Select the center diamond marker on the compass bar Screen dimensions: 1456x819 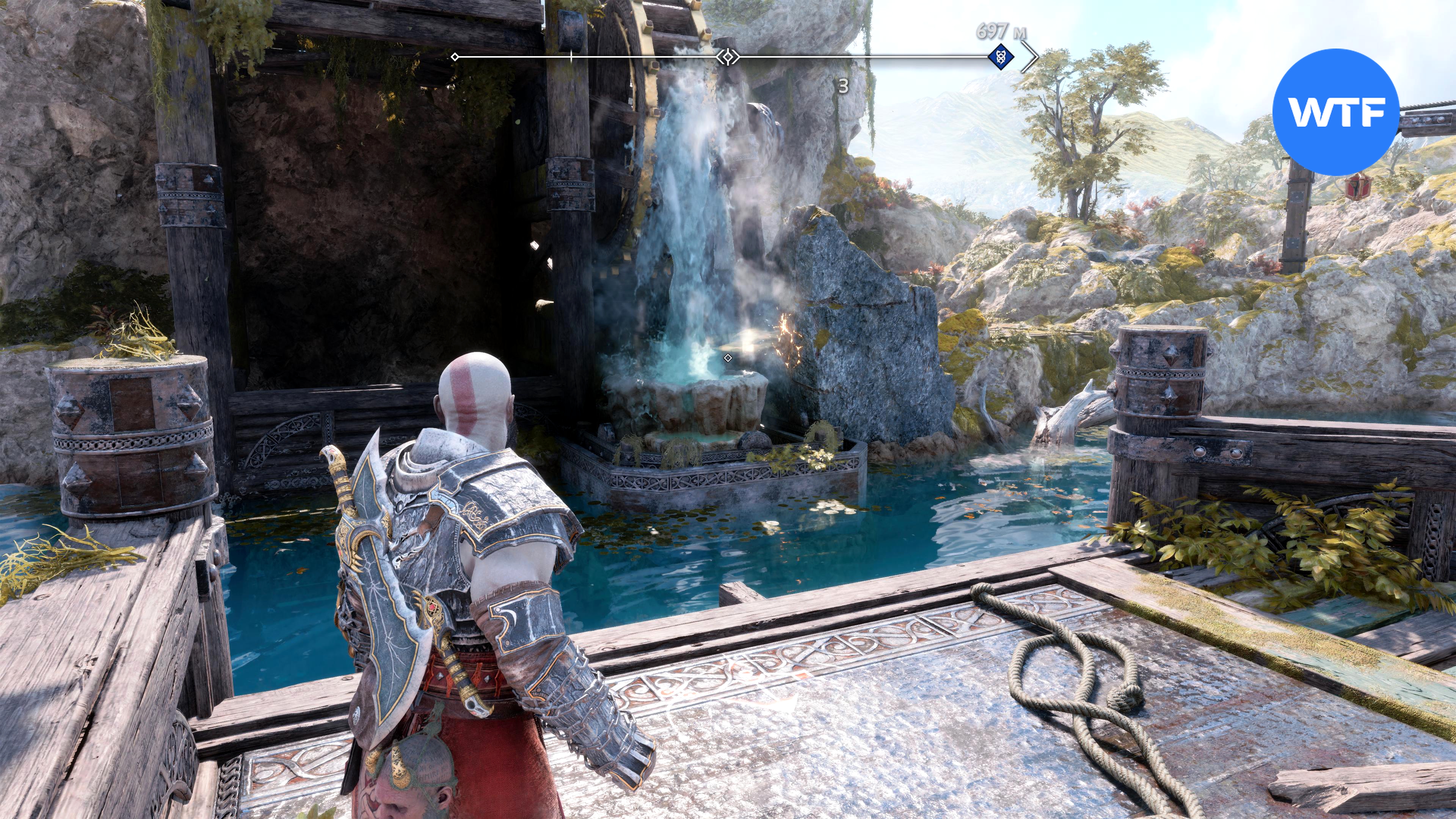[728, 56]
